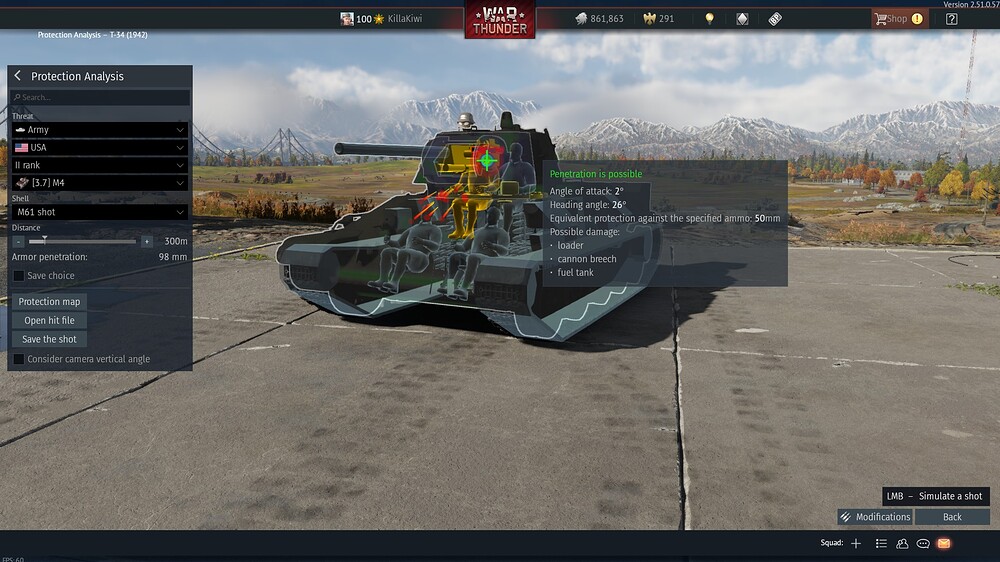This screenshot has width=1000, height=562.
Task: Open the Army threat type dropdown
Action: [99, 130]
